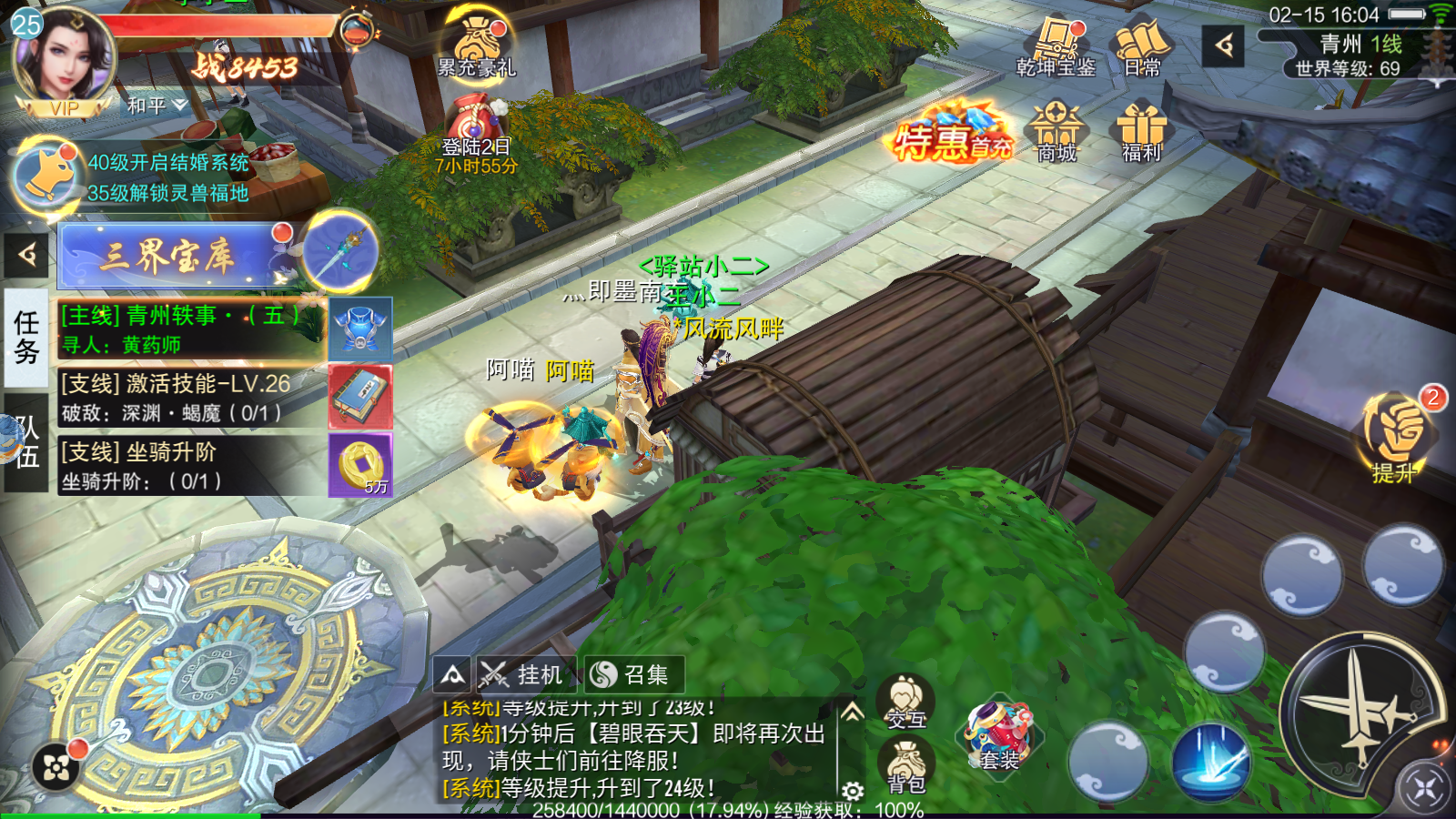Switch to the 队伍 team tab
The width and height of the screenshot is (1456, 819).
click(25, 443)
